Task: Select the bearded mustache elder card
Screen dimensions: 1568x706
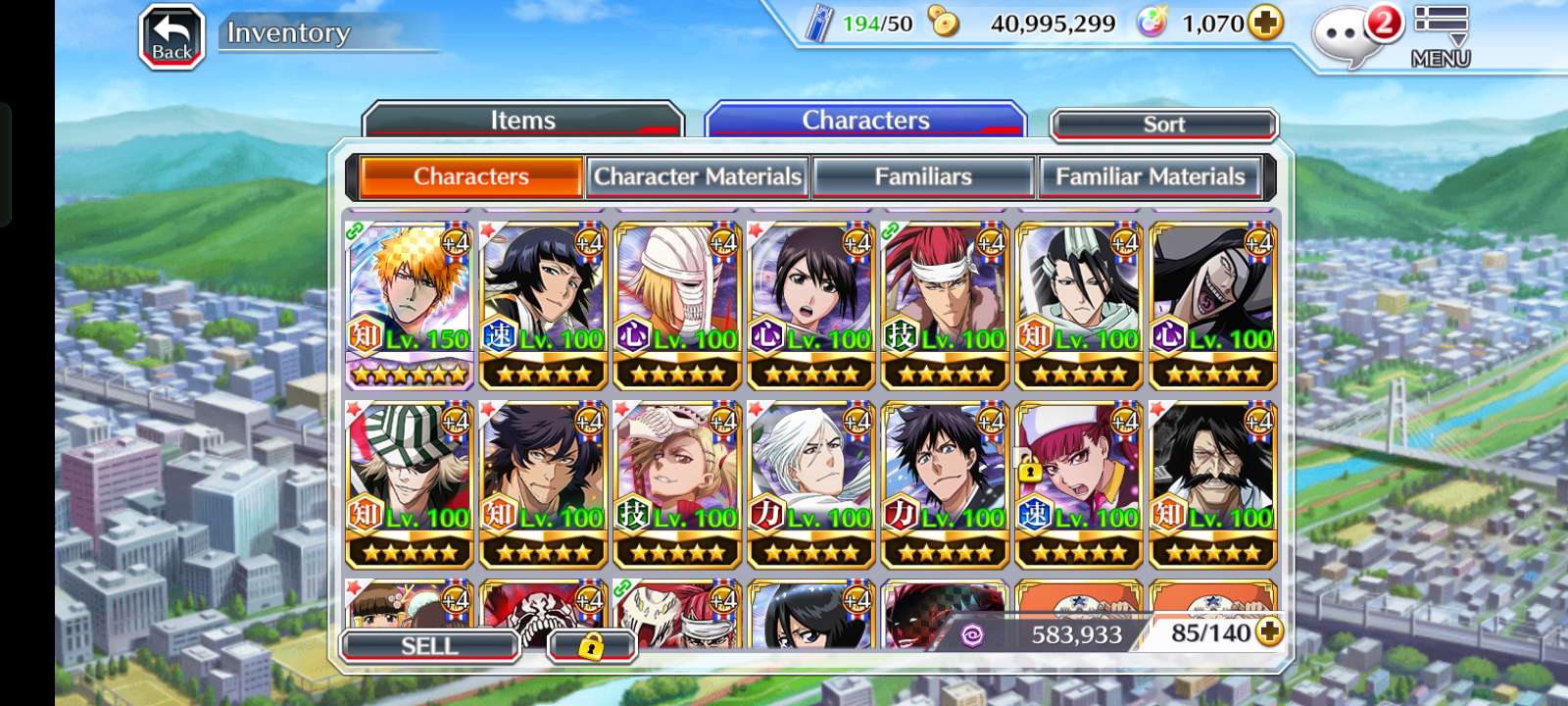Action: 1212,484
